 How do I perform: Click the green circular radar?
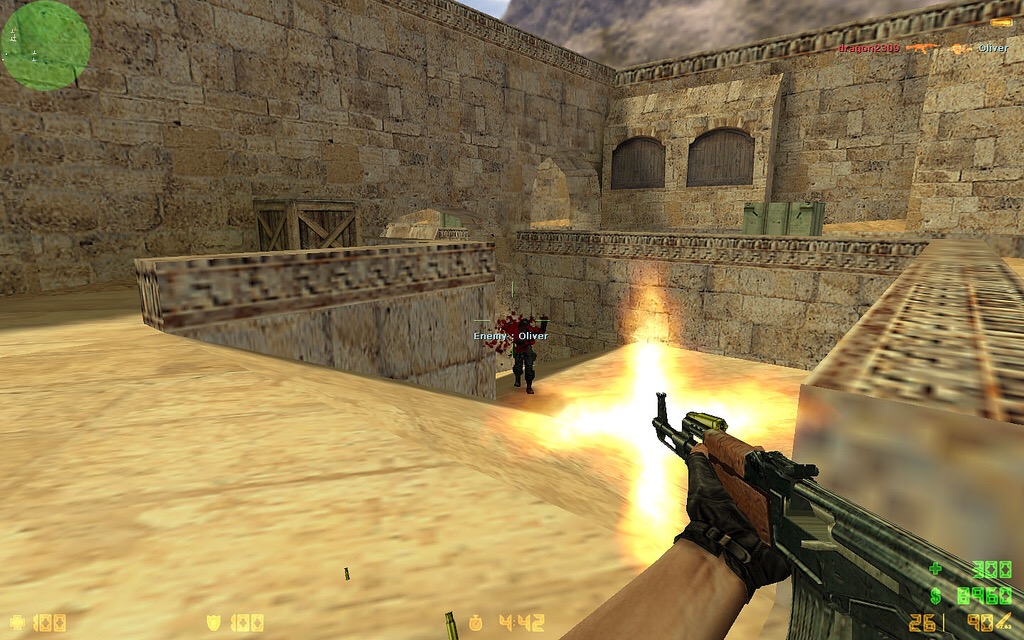[46, 45]
